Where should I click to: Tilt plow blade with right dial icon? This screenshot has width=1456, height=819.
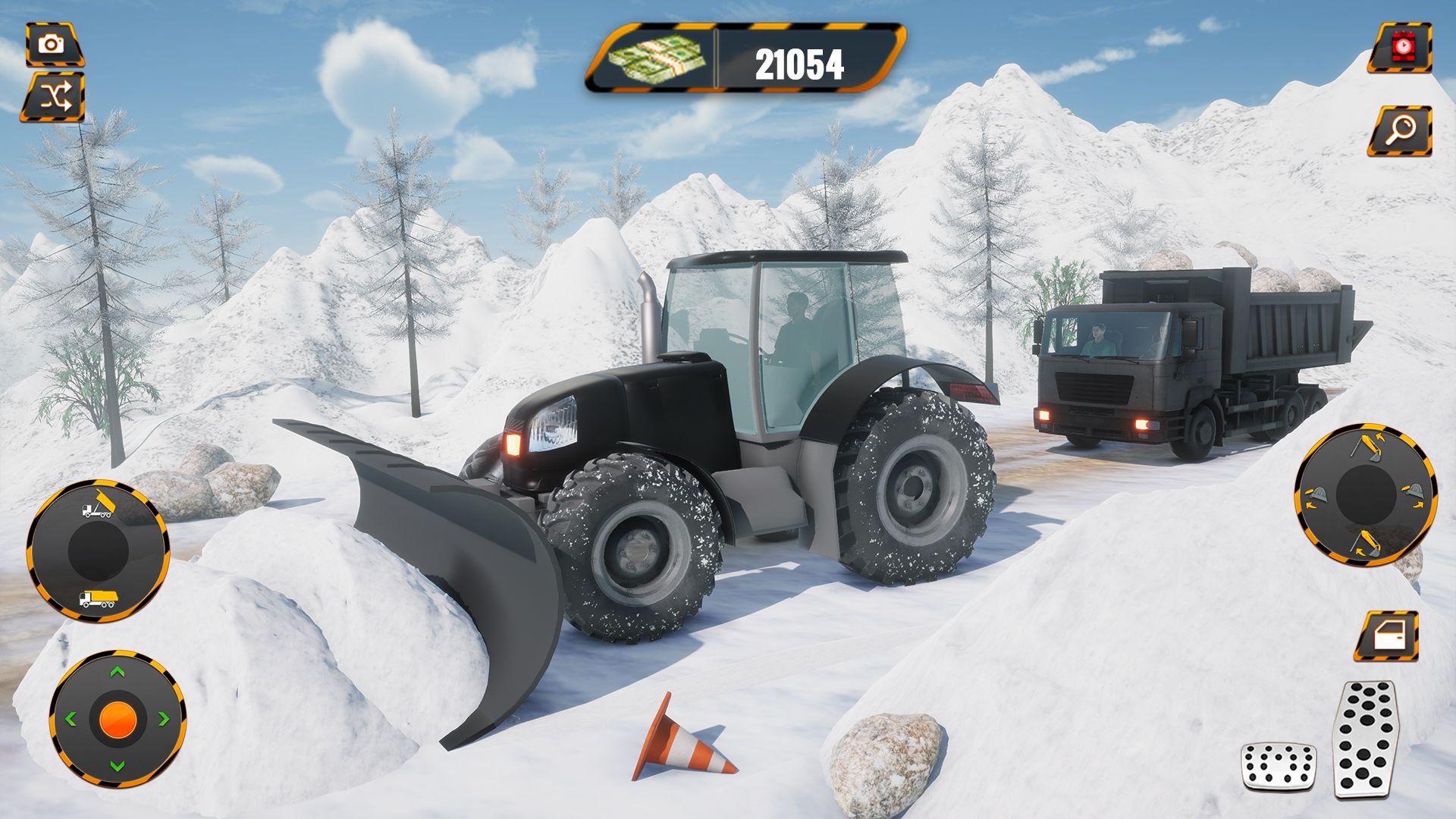click(x=1414, y=494)
